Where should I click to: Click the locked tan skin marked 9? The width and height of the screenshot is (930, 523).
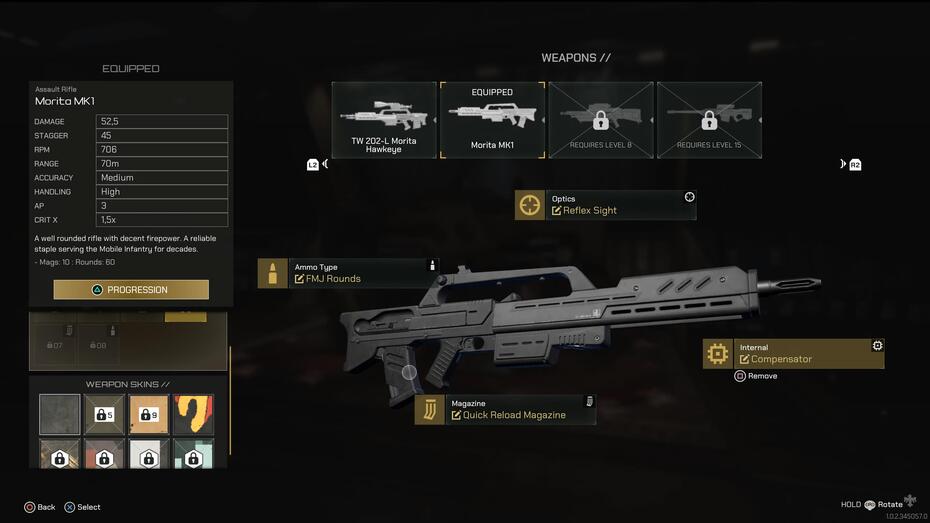point(148,414)
